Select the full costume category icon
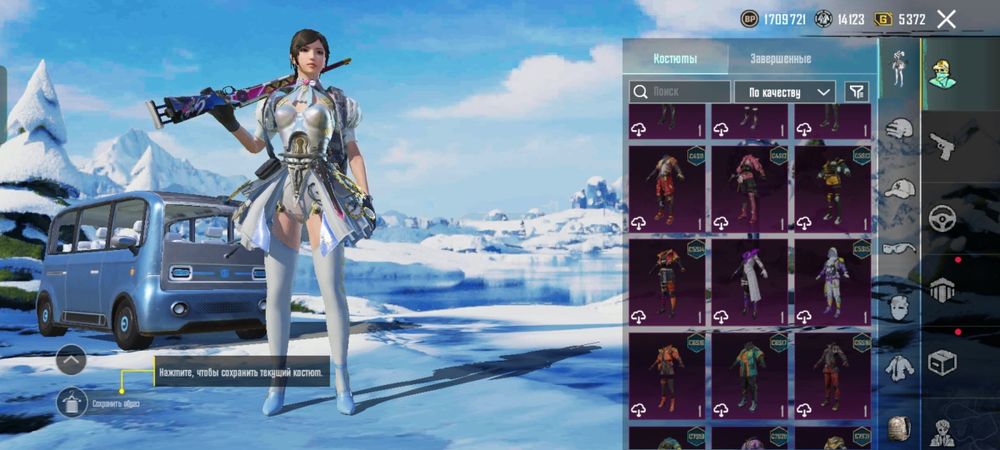The width and height of the screenshot is (1000, 450). point(898,66)
